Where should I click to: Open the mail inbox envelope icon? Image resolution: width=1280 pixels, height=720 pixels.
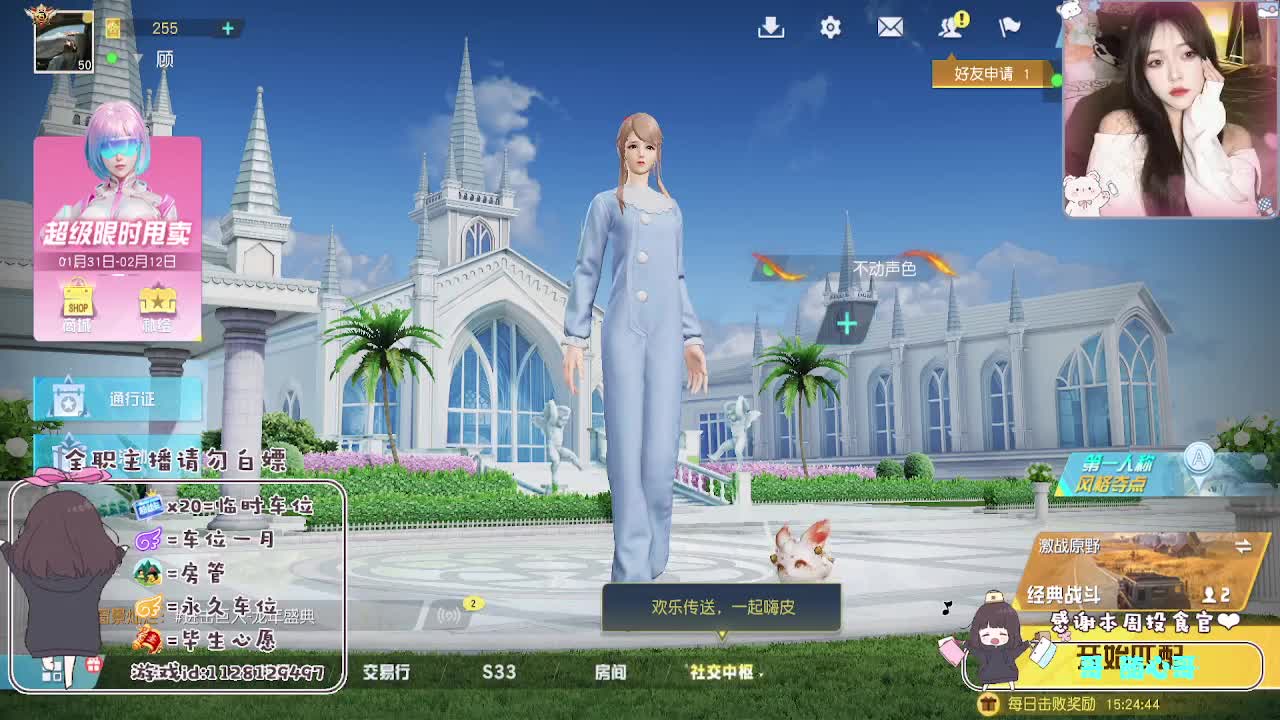pyautogui.click(x=889, y=28)
